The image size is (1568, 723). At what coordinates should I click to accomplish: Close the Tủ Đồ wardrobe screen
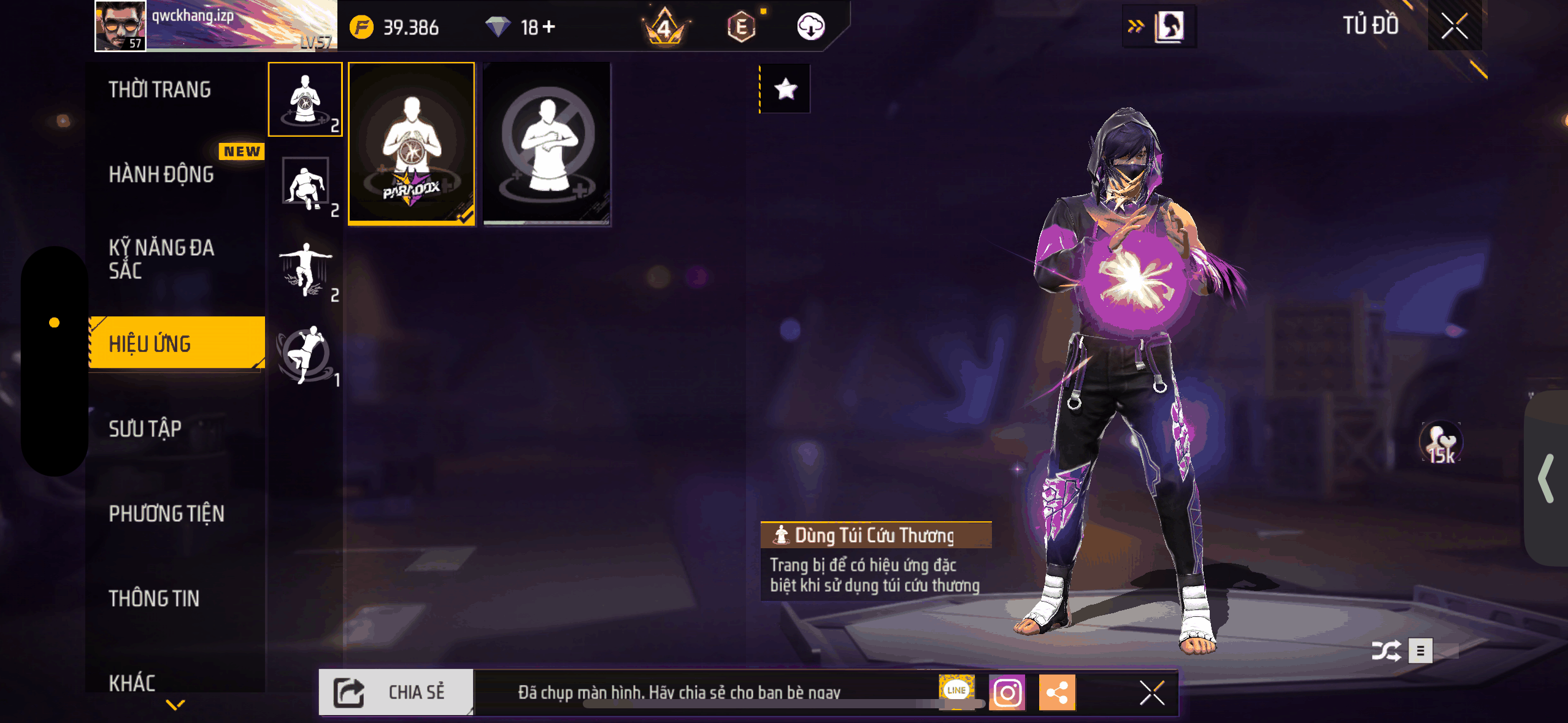pos(1454,26)
